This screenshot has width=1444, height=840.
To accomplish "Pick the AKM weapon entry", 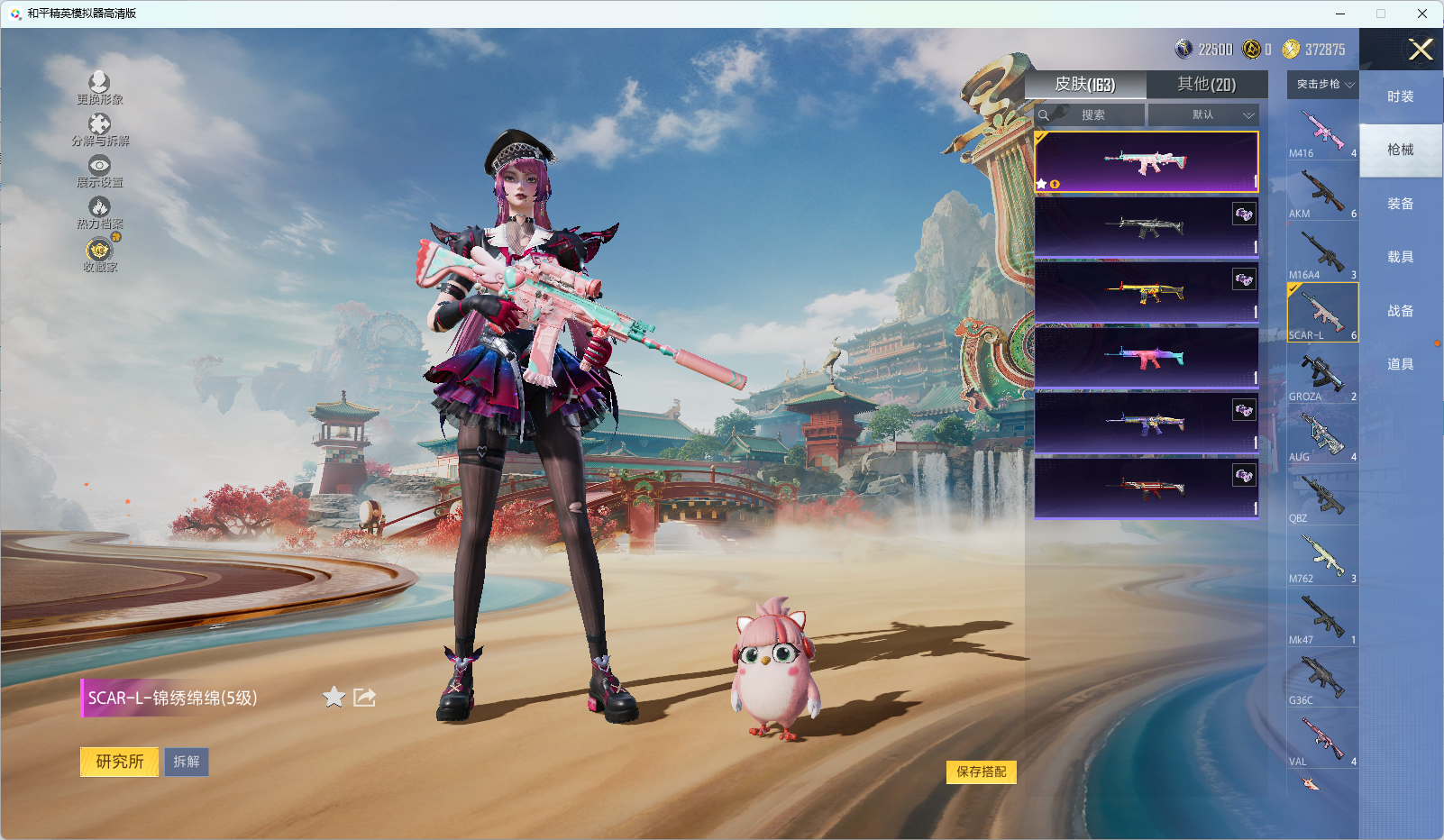I will pyautogui.click(x=1321, y=192).
